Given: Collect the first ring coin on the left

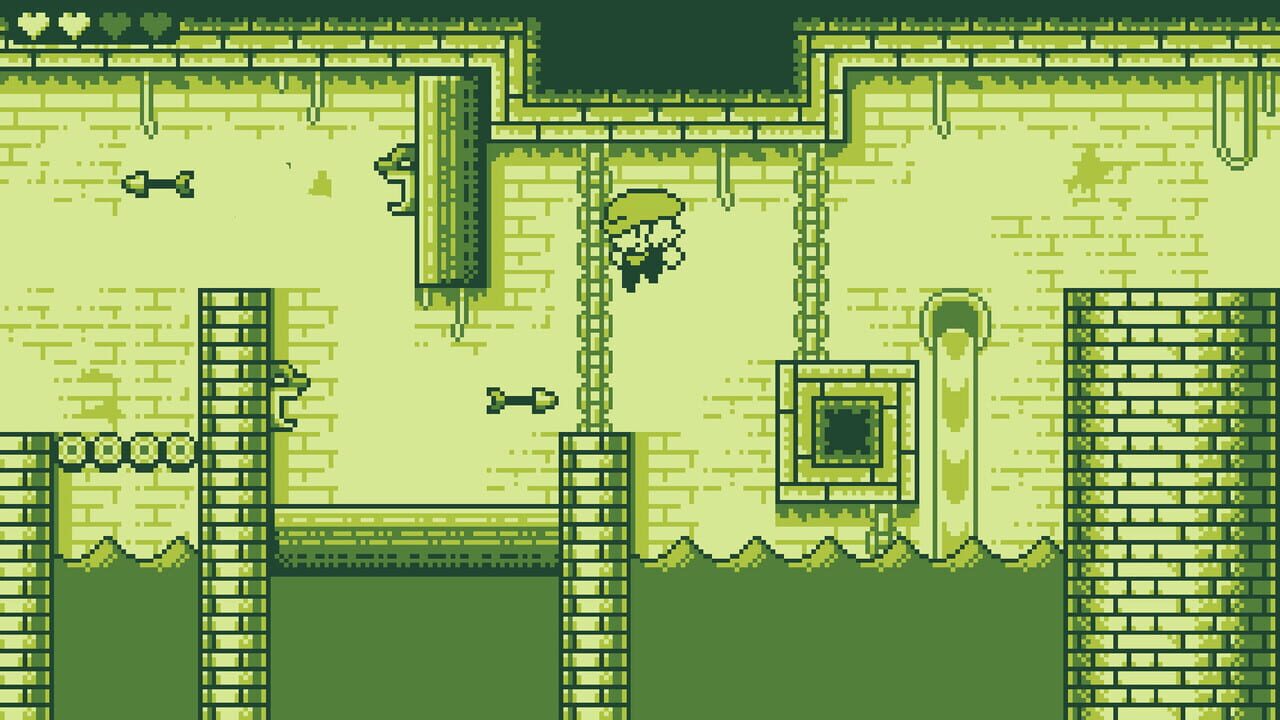Looking at the screenshot, I should 70,448.
